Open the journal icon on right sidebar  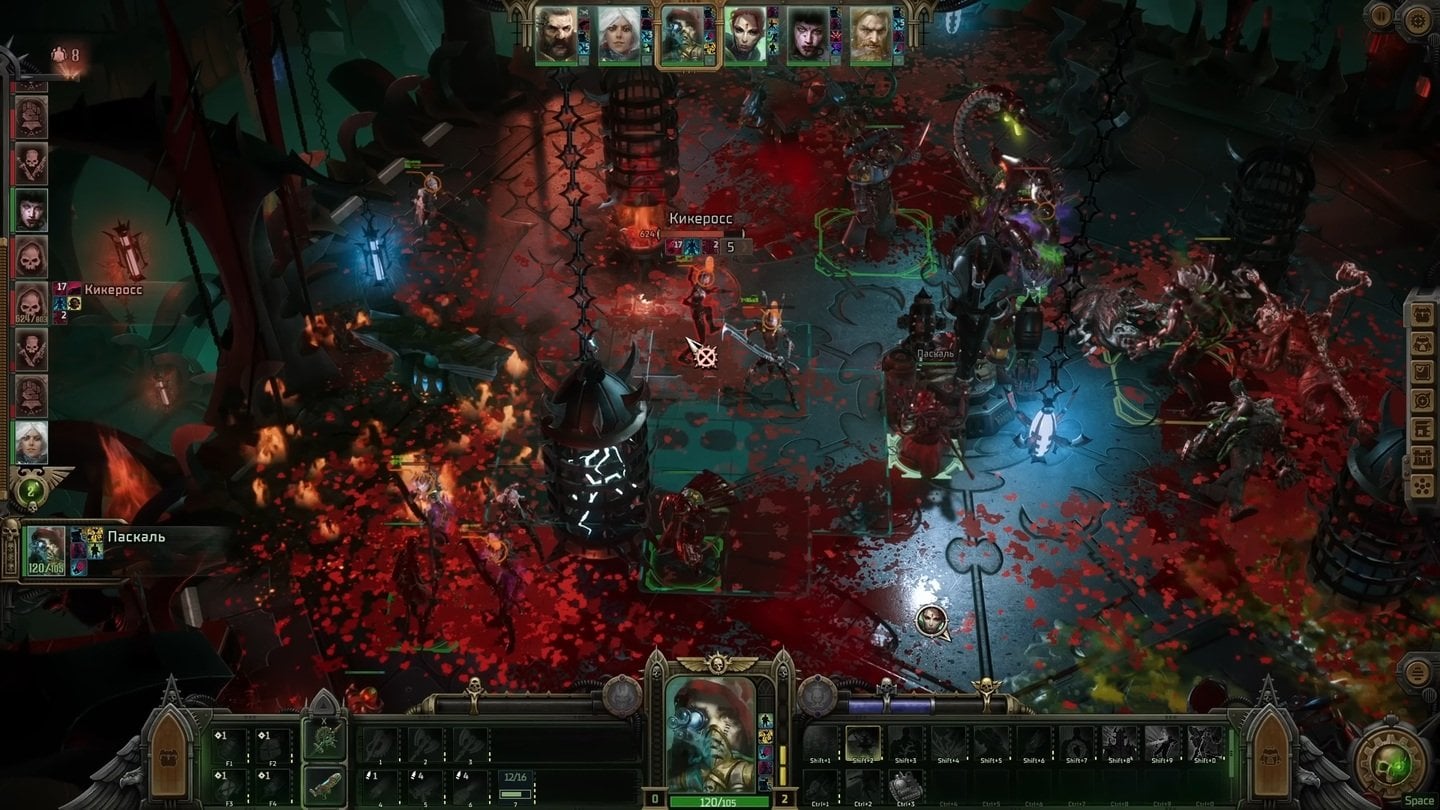pos(1424,370)
